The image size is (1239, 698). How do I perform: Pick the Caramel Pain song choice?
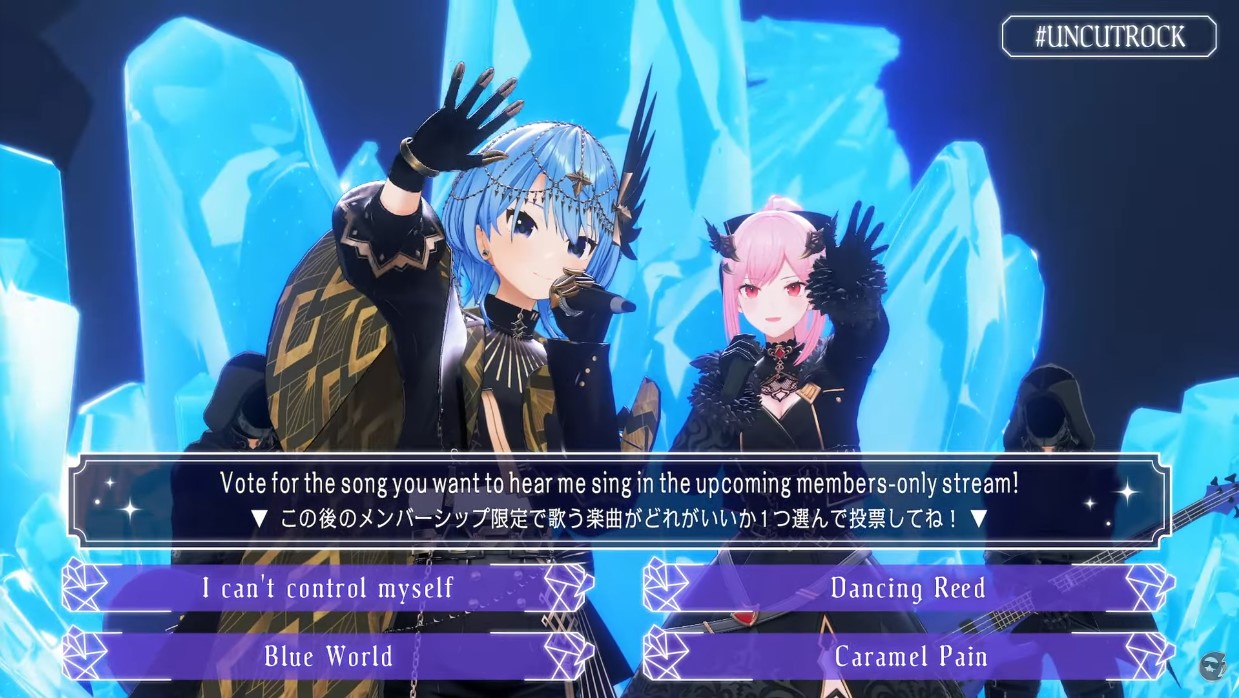(908, 657)
